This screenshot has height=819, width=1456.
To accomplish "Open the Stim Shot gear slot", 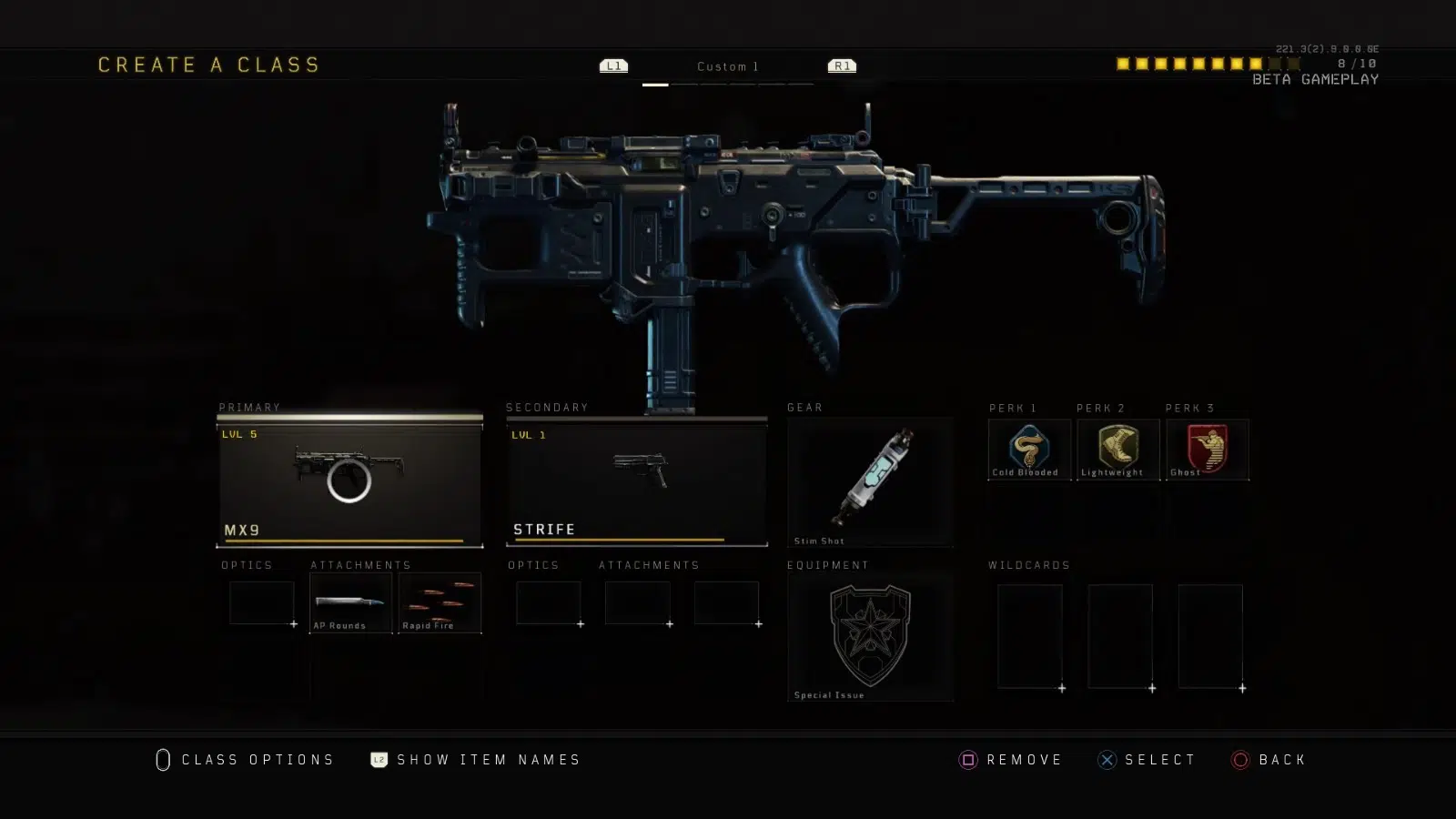I will point(870,481).
